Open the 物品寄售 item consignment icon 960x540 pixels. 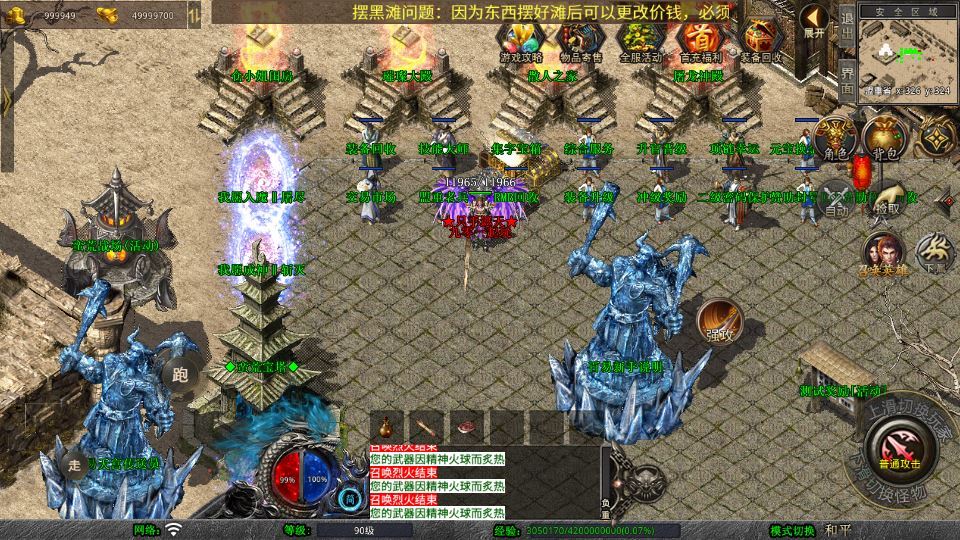(579, 40)
